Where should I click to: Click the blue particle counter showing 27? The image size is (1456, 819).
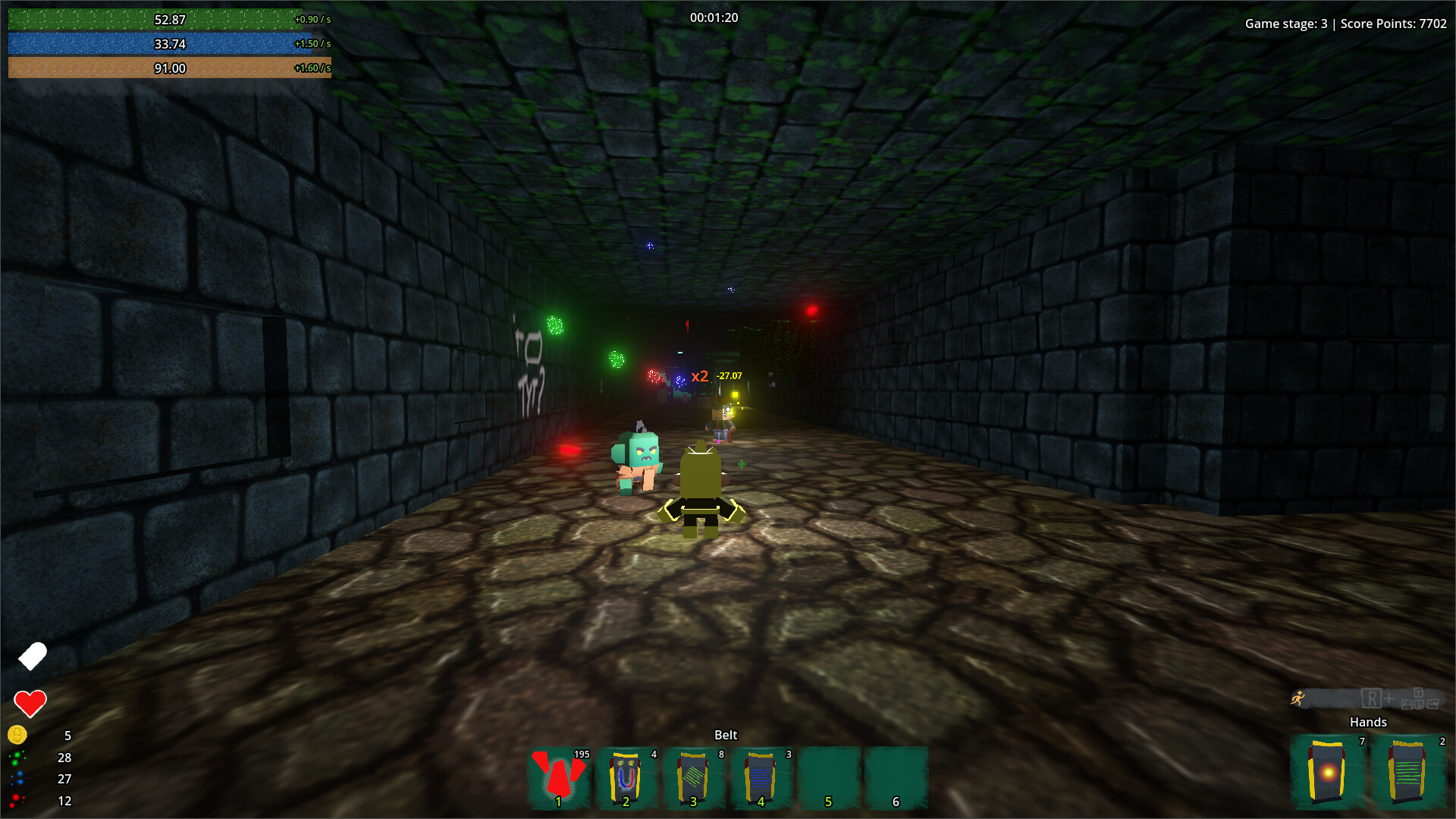pos(17,779)
